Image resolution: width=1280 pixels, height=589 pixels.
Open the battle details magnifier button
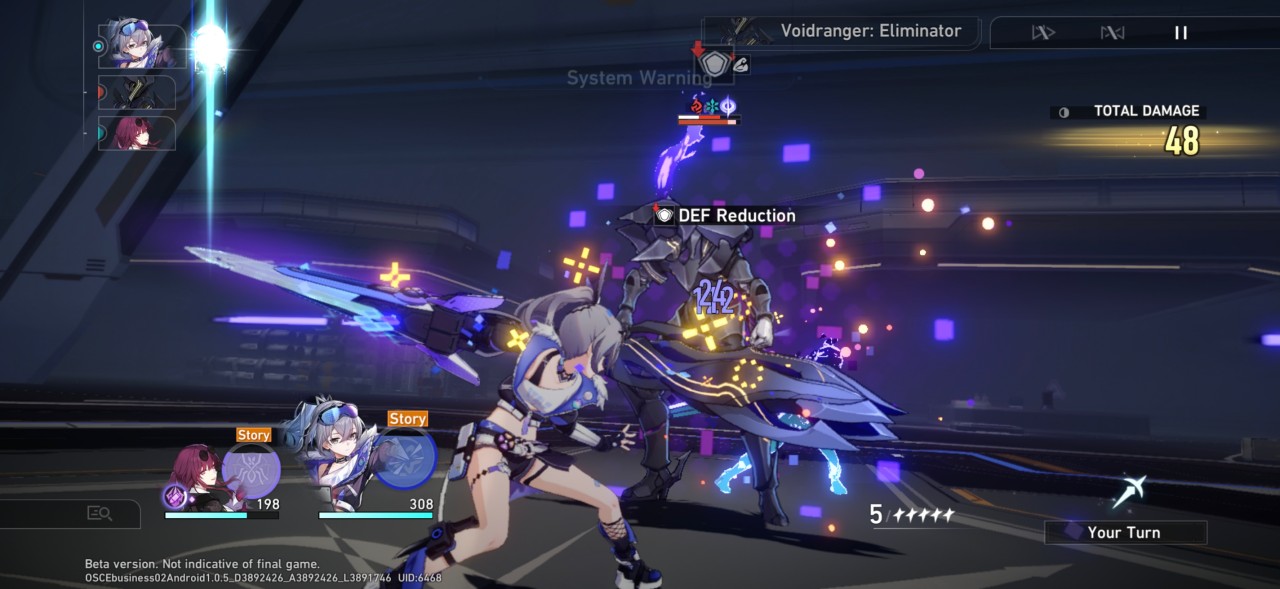pos(99,513)
